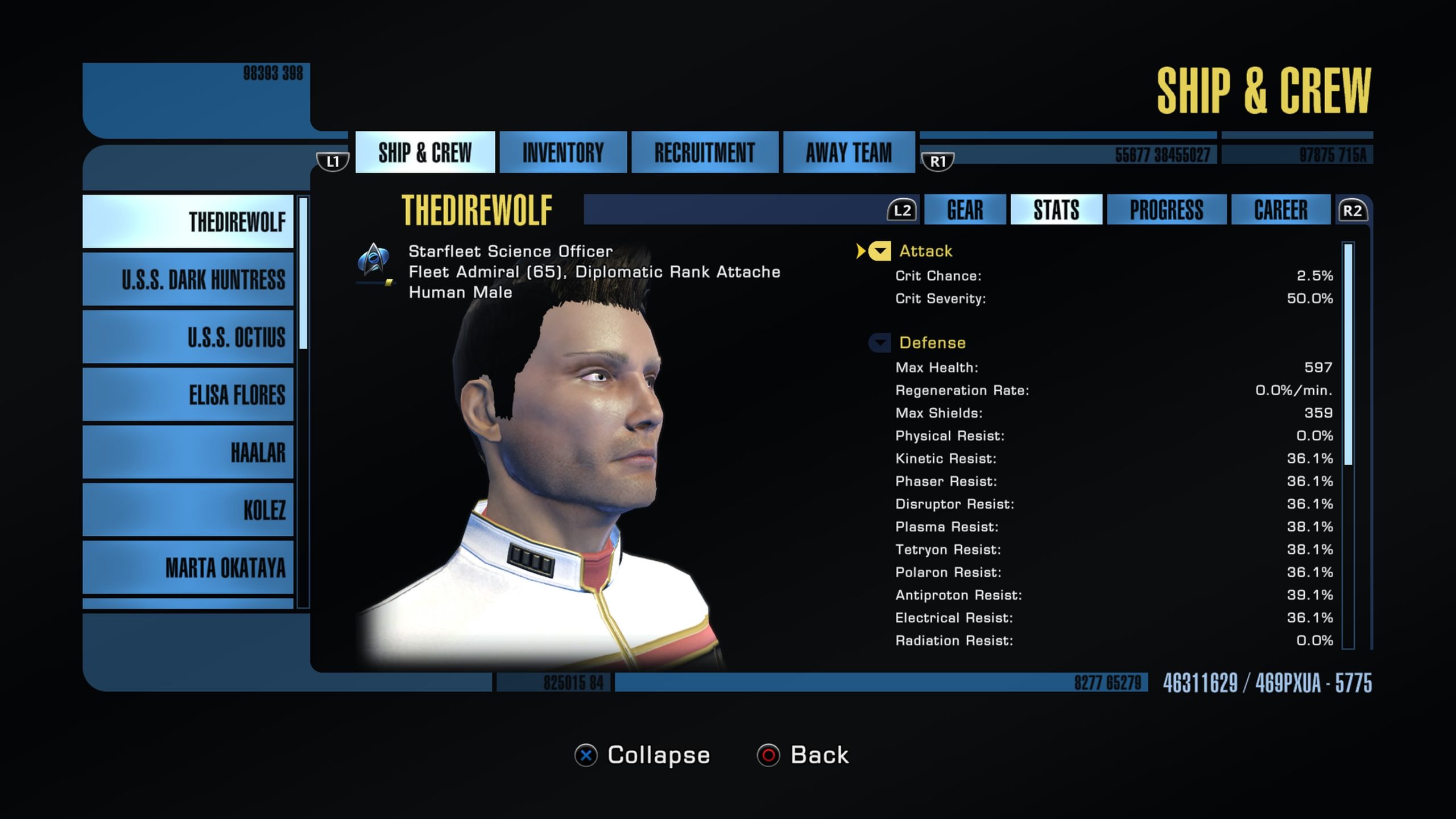This screenshot has height=819, width=1456.
Task: Select crew member Haalar
Action: point(188,453)
